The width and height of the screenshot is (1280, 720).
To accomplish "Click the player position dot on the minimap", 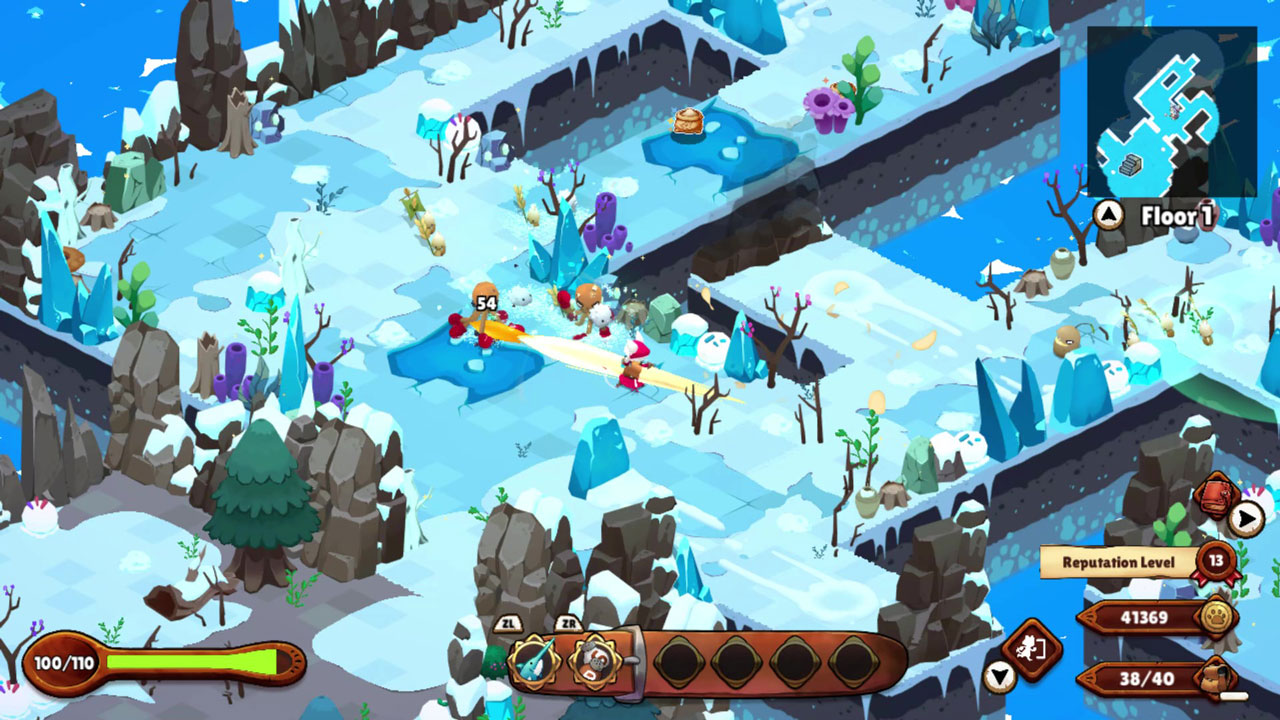I will [1172, 111].
